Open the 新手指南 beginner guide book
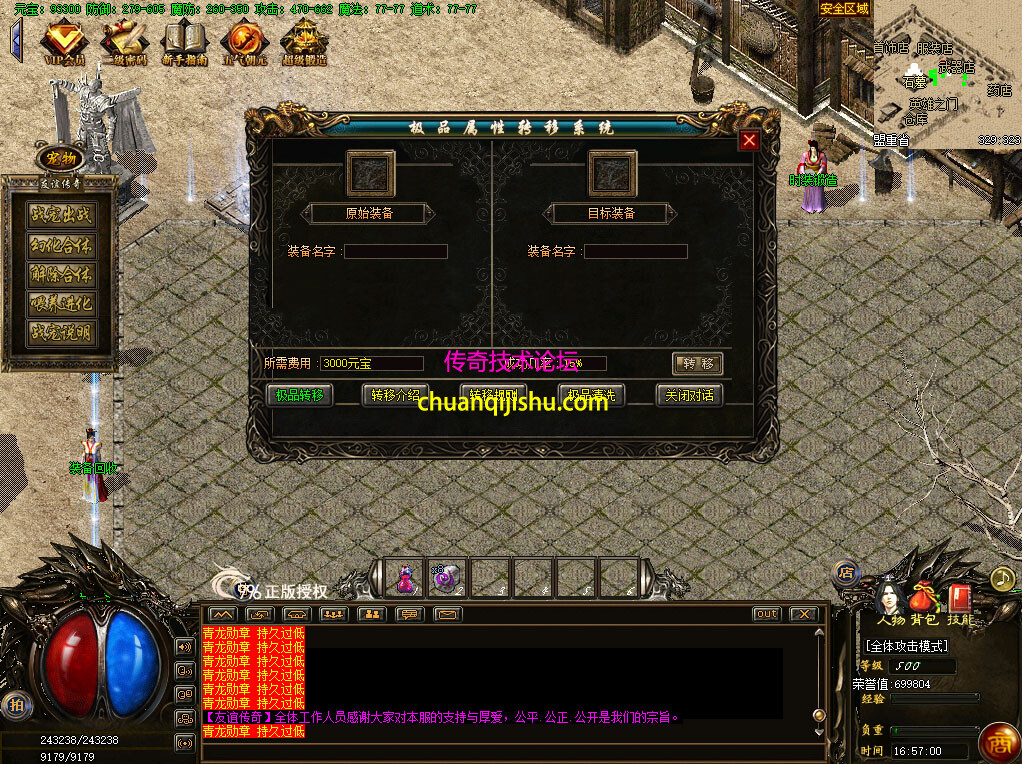This screenshot has height=764, width=1022. [185, 41]
